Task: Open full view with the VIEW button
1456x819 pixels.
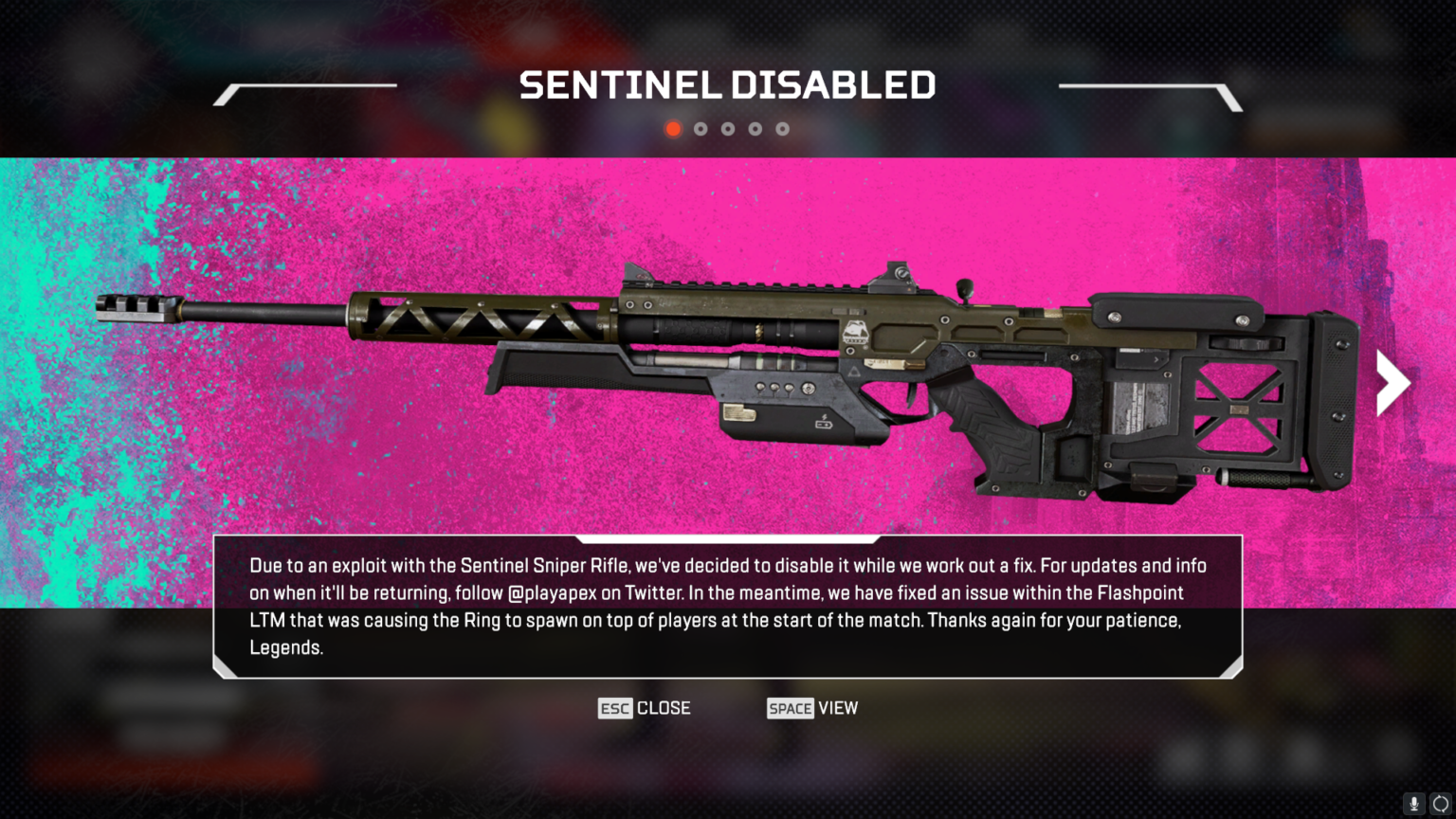Action: pyautogui.click(x=838, y=708)
